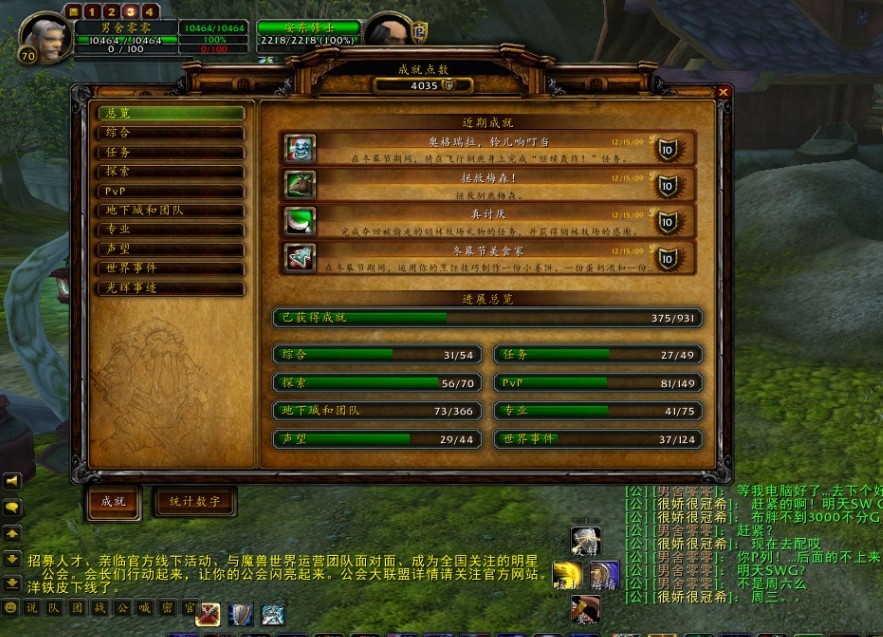This screenshot has height=637, width=883.
Task: Open the smiley emote button
Action: (11, 607)
